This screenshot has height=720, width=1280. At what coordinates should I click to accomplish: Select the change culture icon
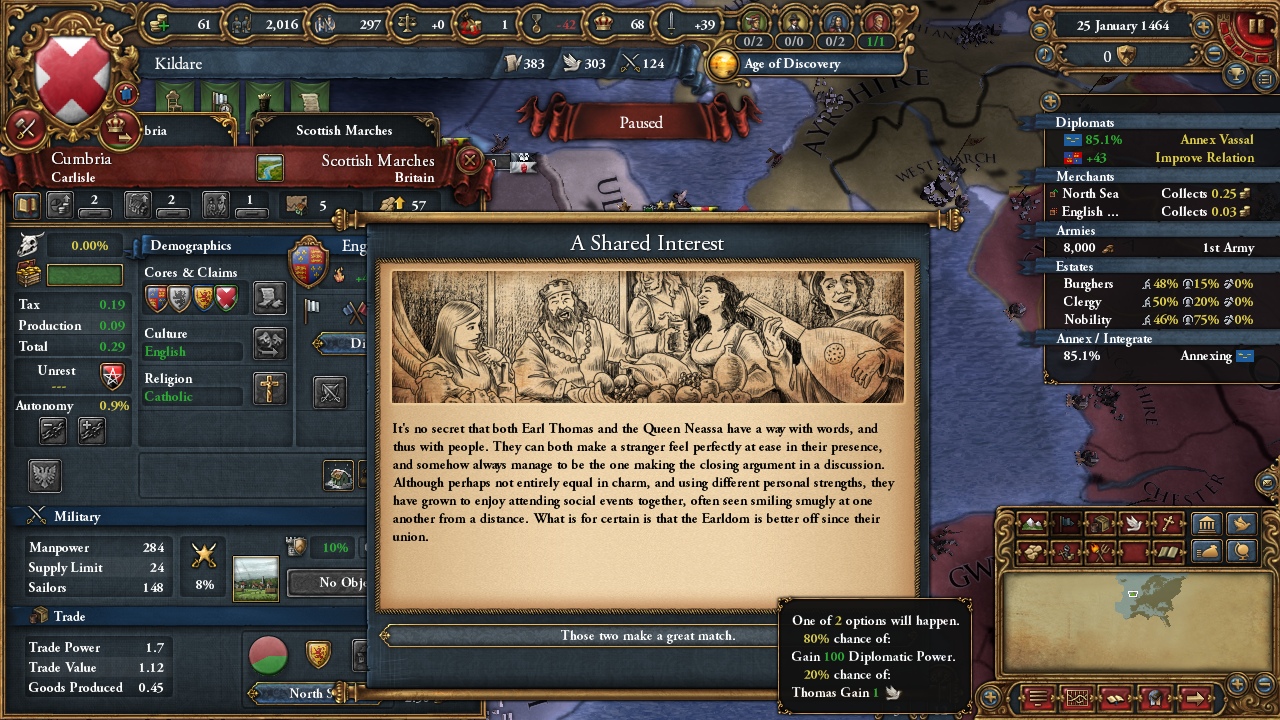pos(268,343)
